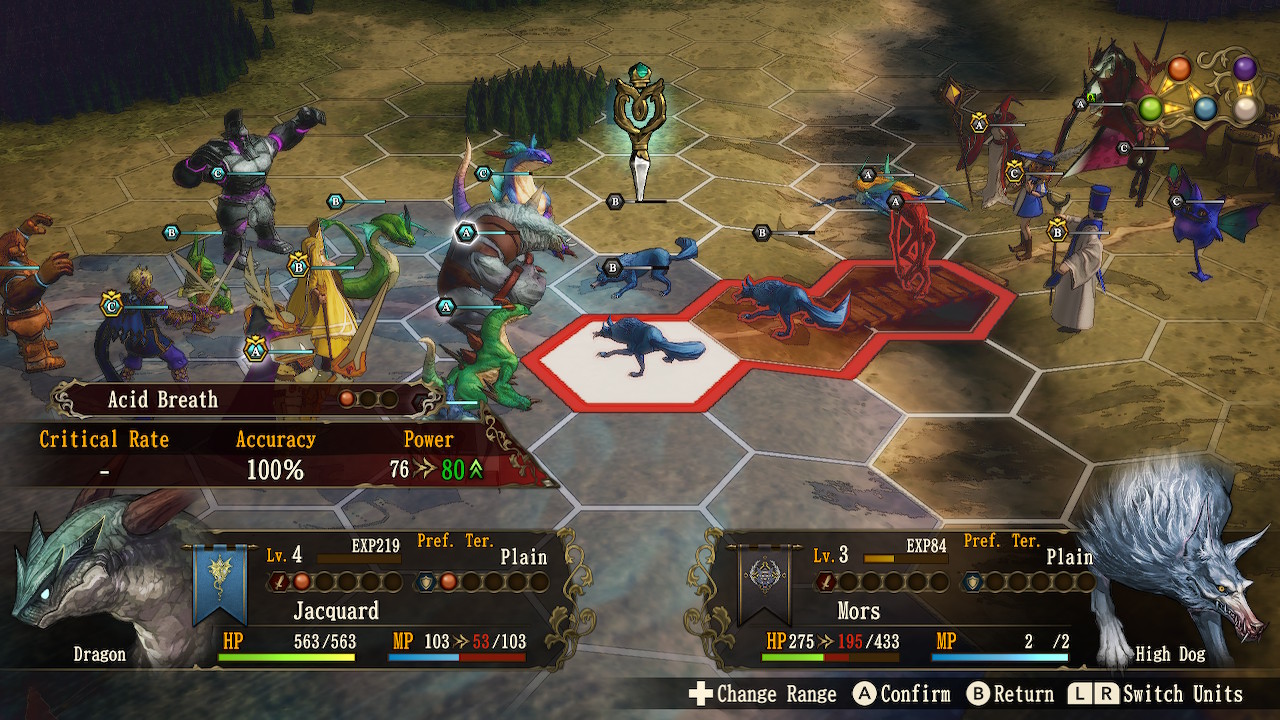The height and width of the screenshot is (720, 1280).
Task: Click the blue orb on the element wheel
Action: (x=1206, y=109)
